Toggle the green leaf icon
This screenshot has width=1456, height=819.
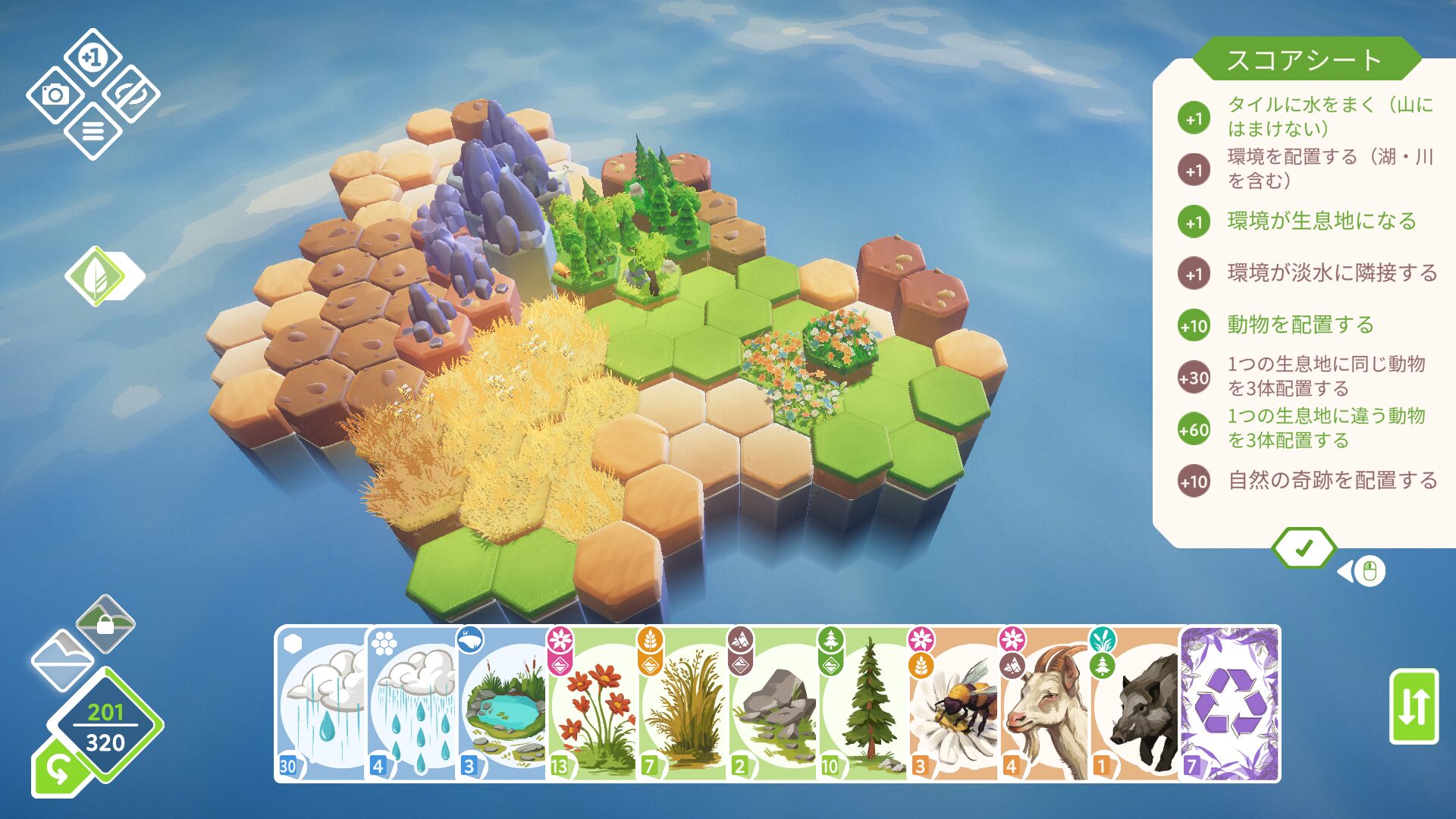[97, 276]
